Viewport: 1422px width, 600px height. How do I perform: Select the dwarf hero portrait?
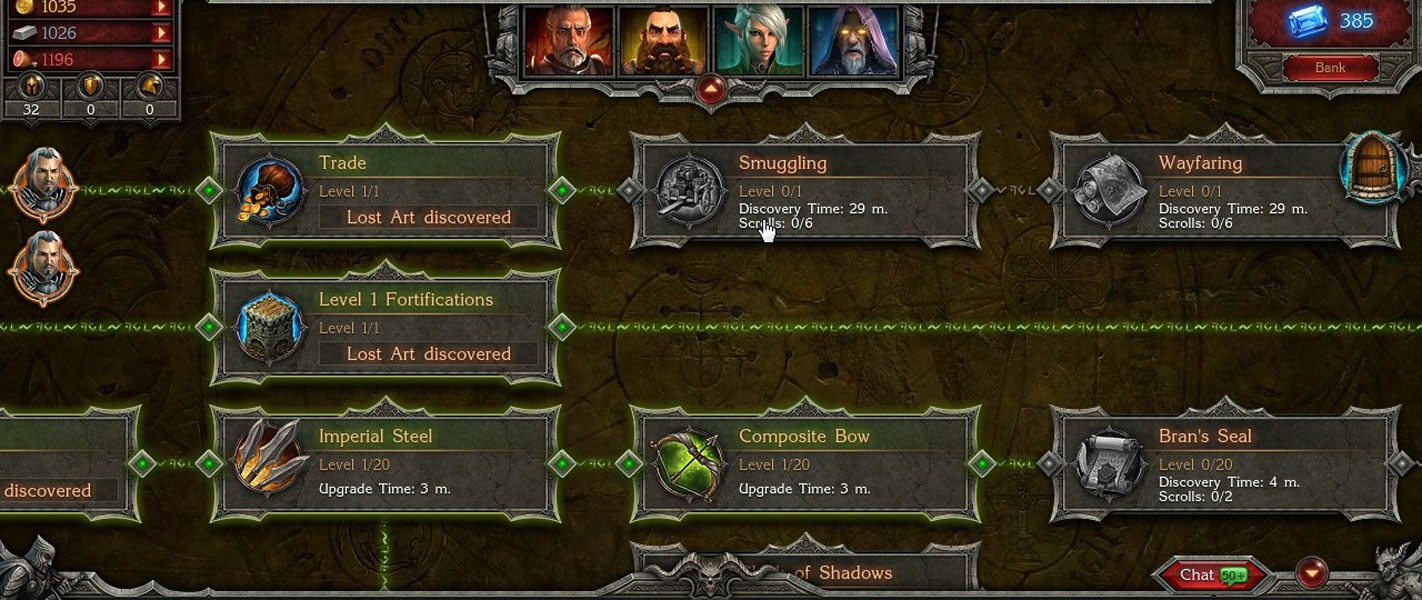[x=664, y=40]
